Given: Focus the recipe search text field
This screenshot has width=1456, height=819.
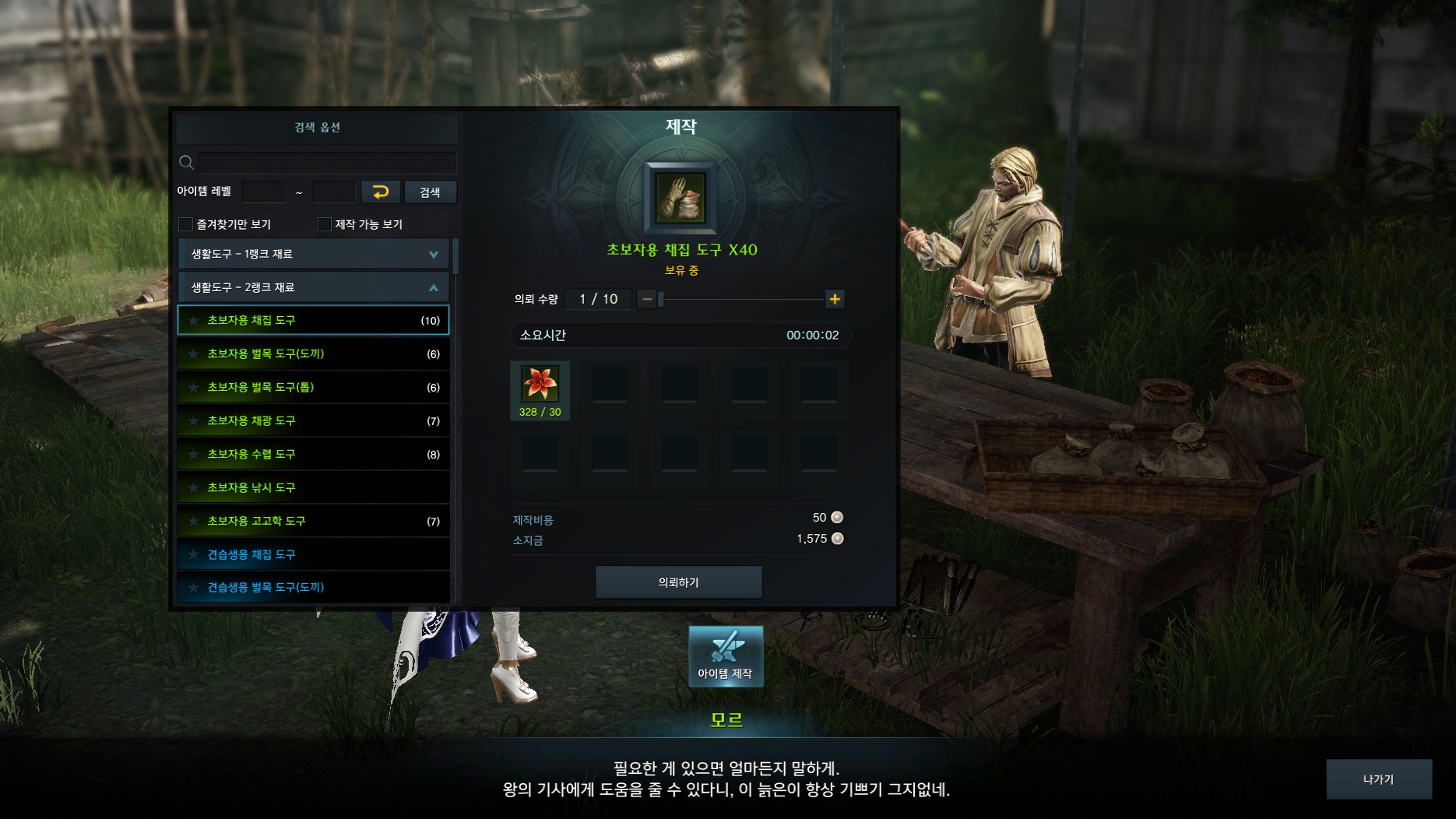Looking at the screenshot, I should (x=327, y=163).
